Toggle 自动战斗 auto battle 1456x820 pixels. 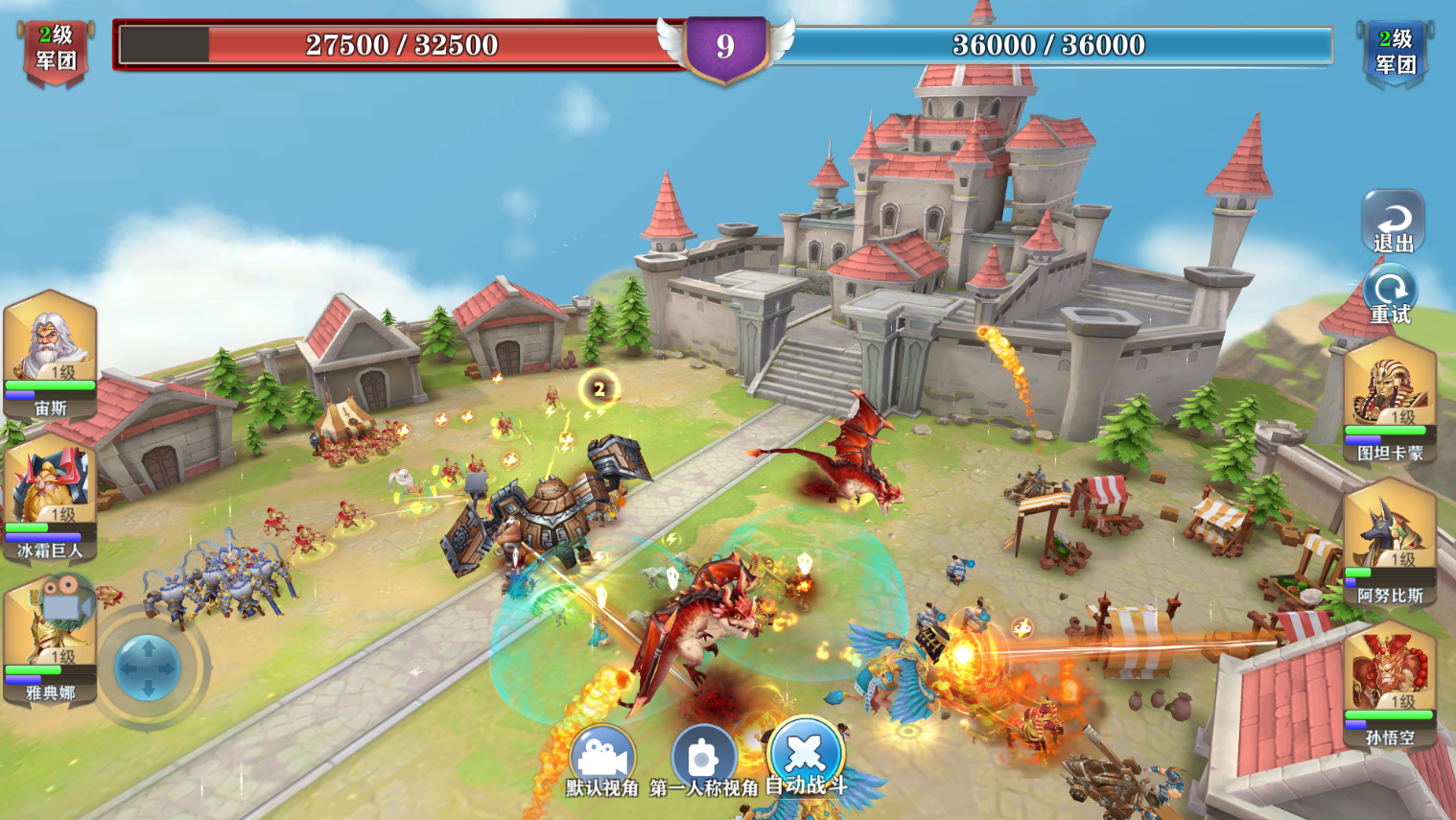806,754
